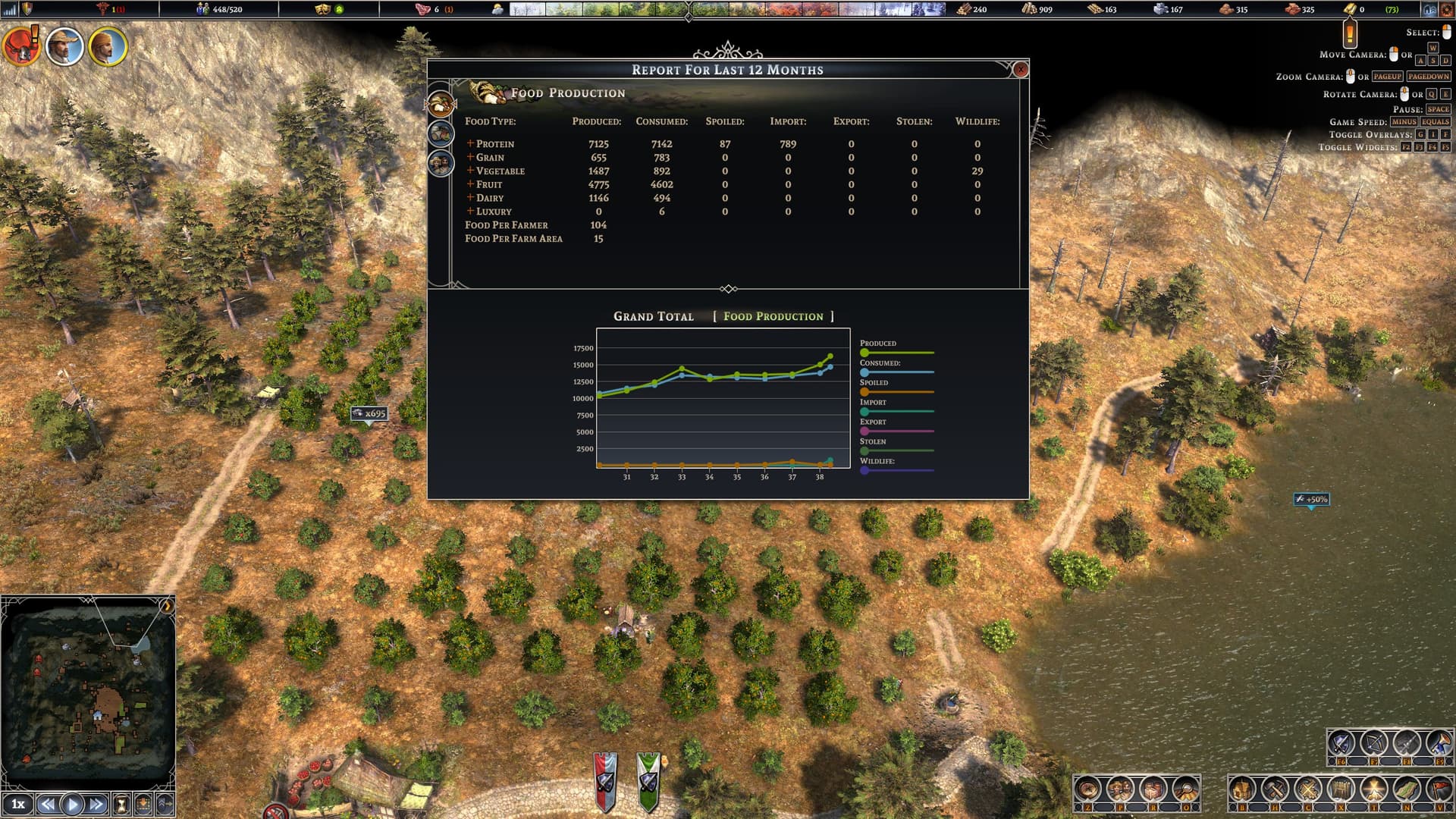The height and width of the screenshot is (819, 1456).
Task: Click the hourglass button
Action: [x=121, y=805]
